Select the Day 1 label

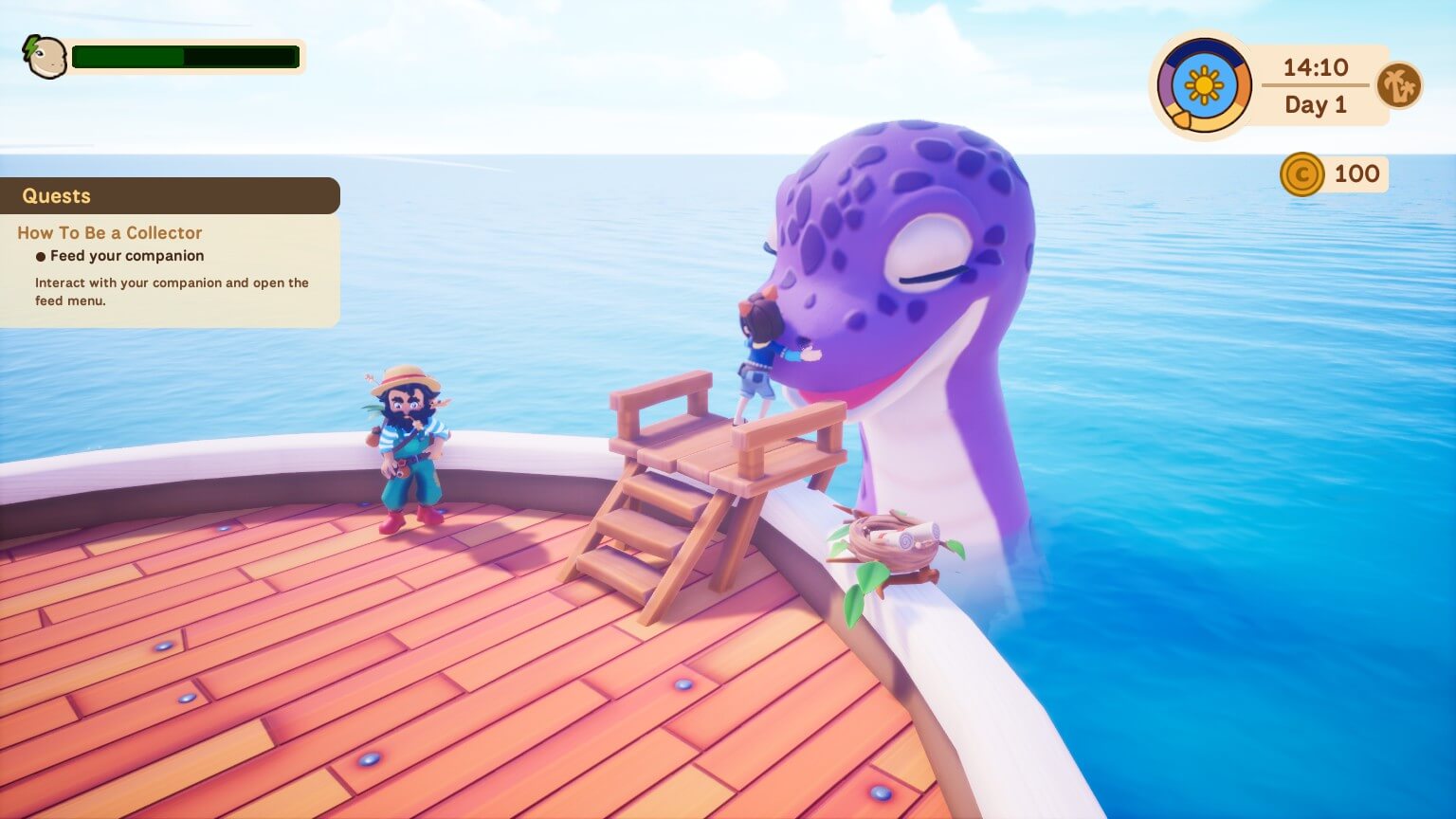point(1315,104)
